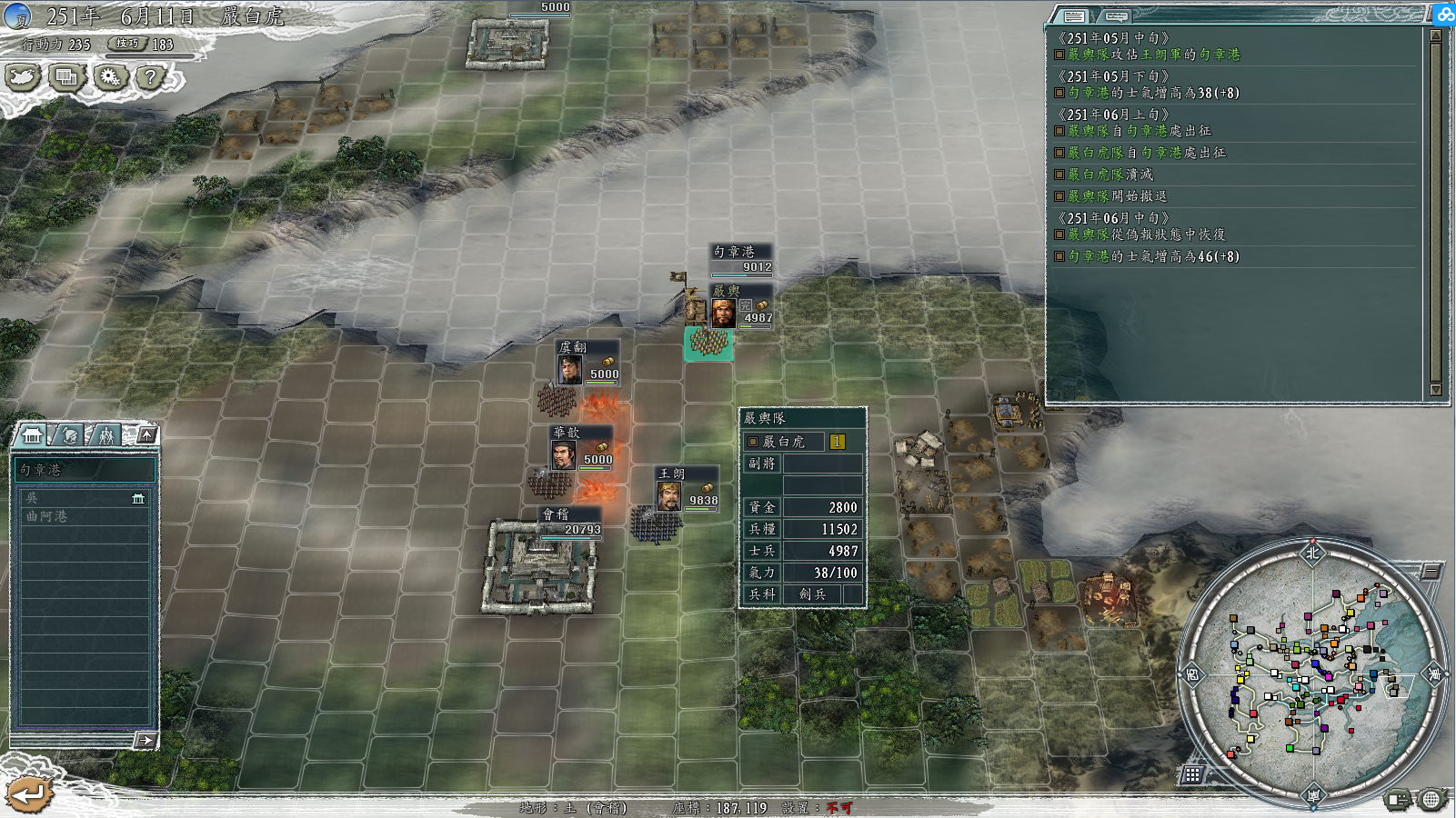Switch to the troop units tab
The height and width of the screenshot is (818, 1456).
click(x=106, y=435)
